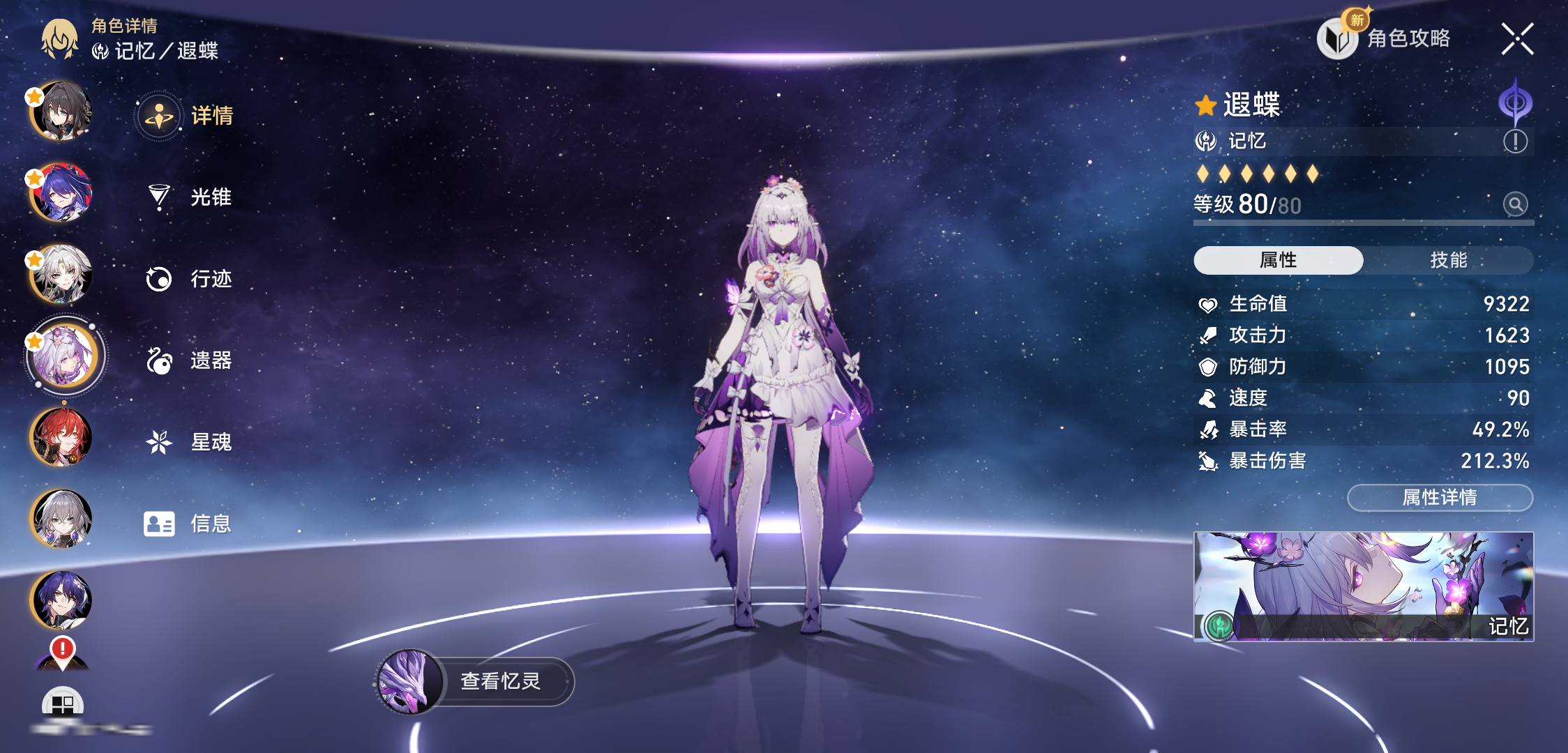
Task: Switch to the 技能 skills tab
Action: 1448,260
